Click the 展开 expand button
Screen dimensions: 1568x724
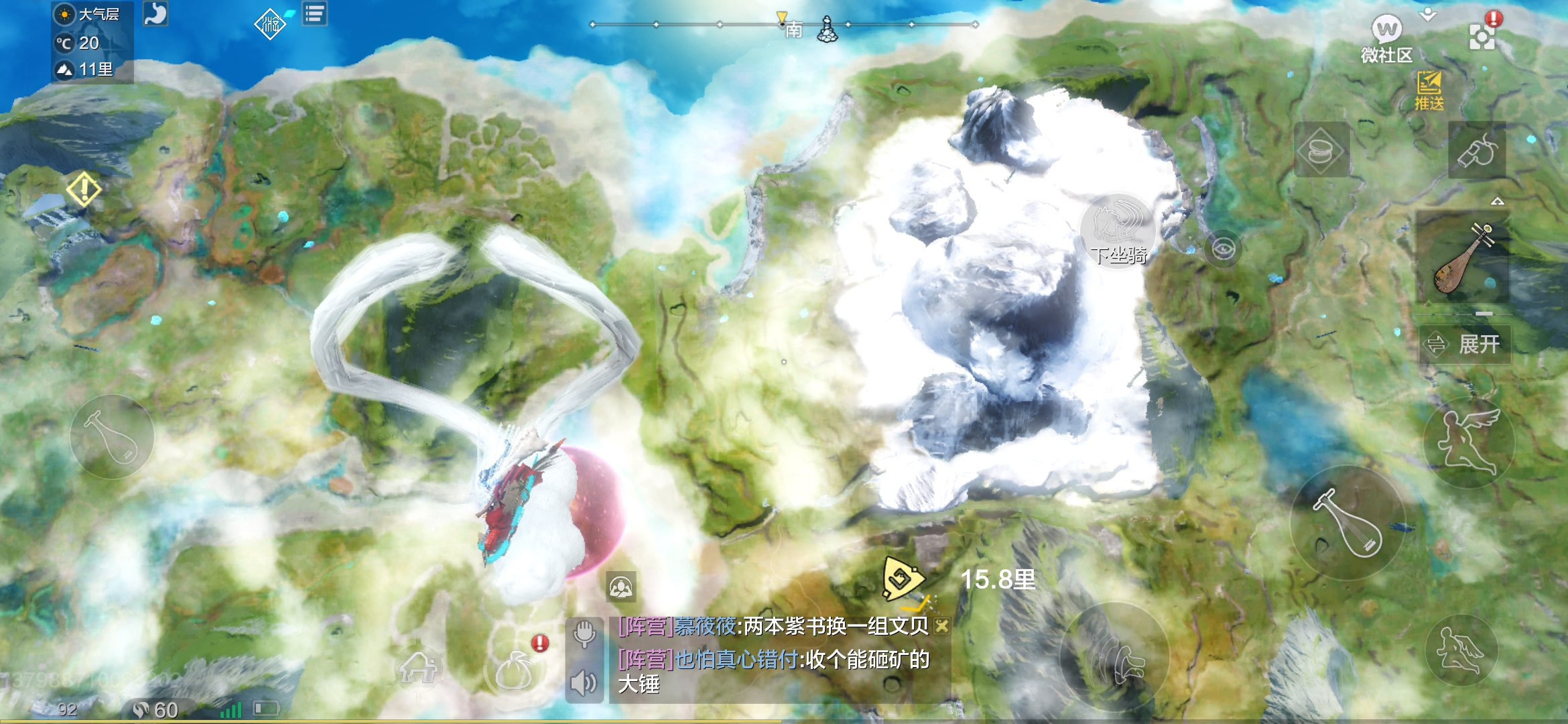1465,345
